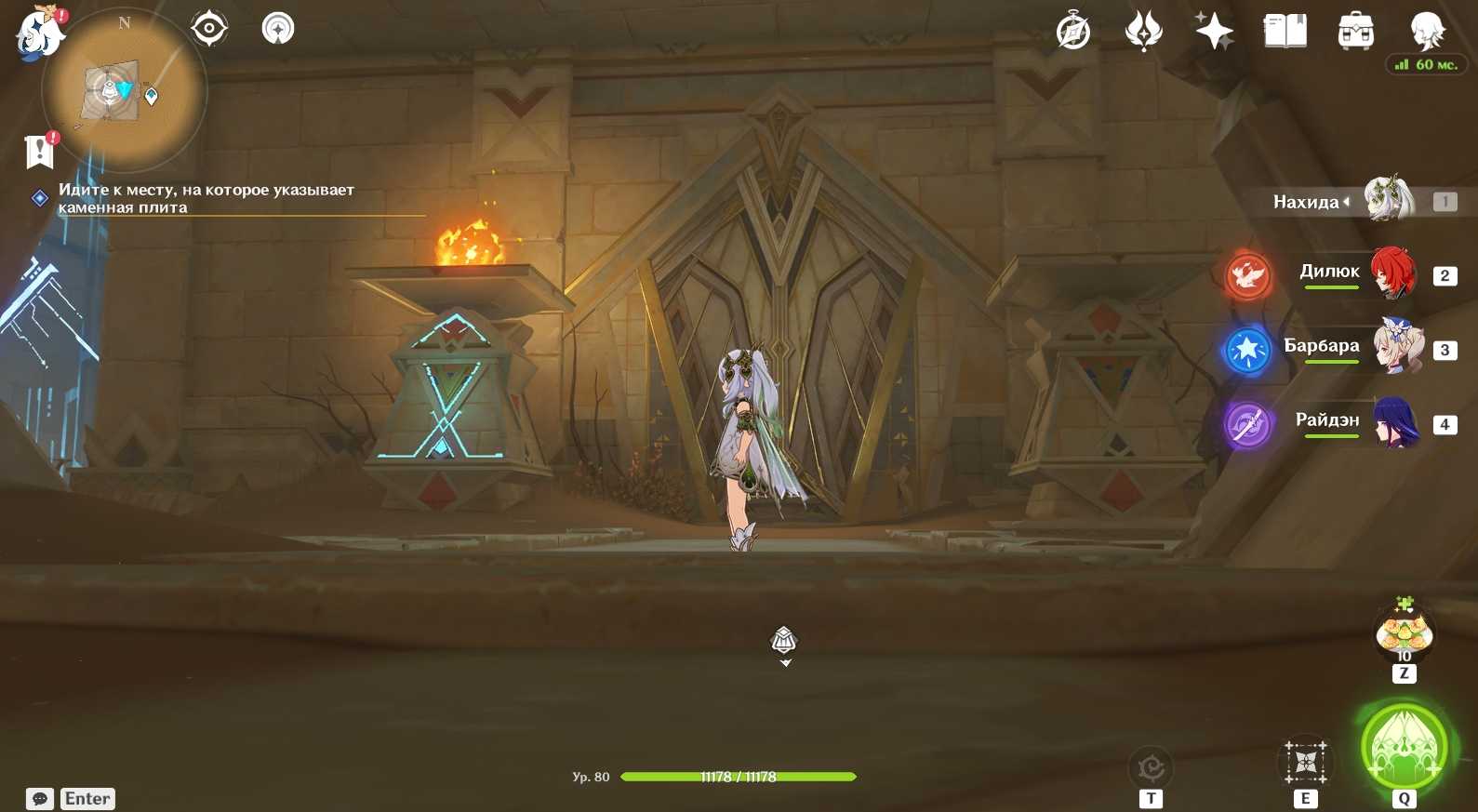Screen dimensions: 1478x812
Task: Toggle elemental sight eye icon
Action: [x=209, y=29]
